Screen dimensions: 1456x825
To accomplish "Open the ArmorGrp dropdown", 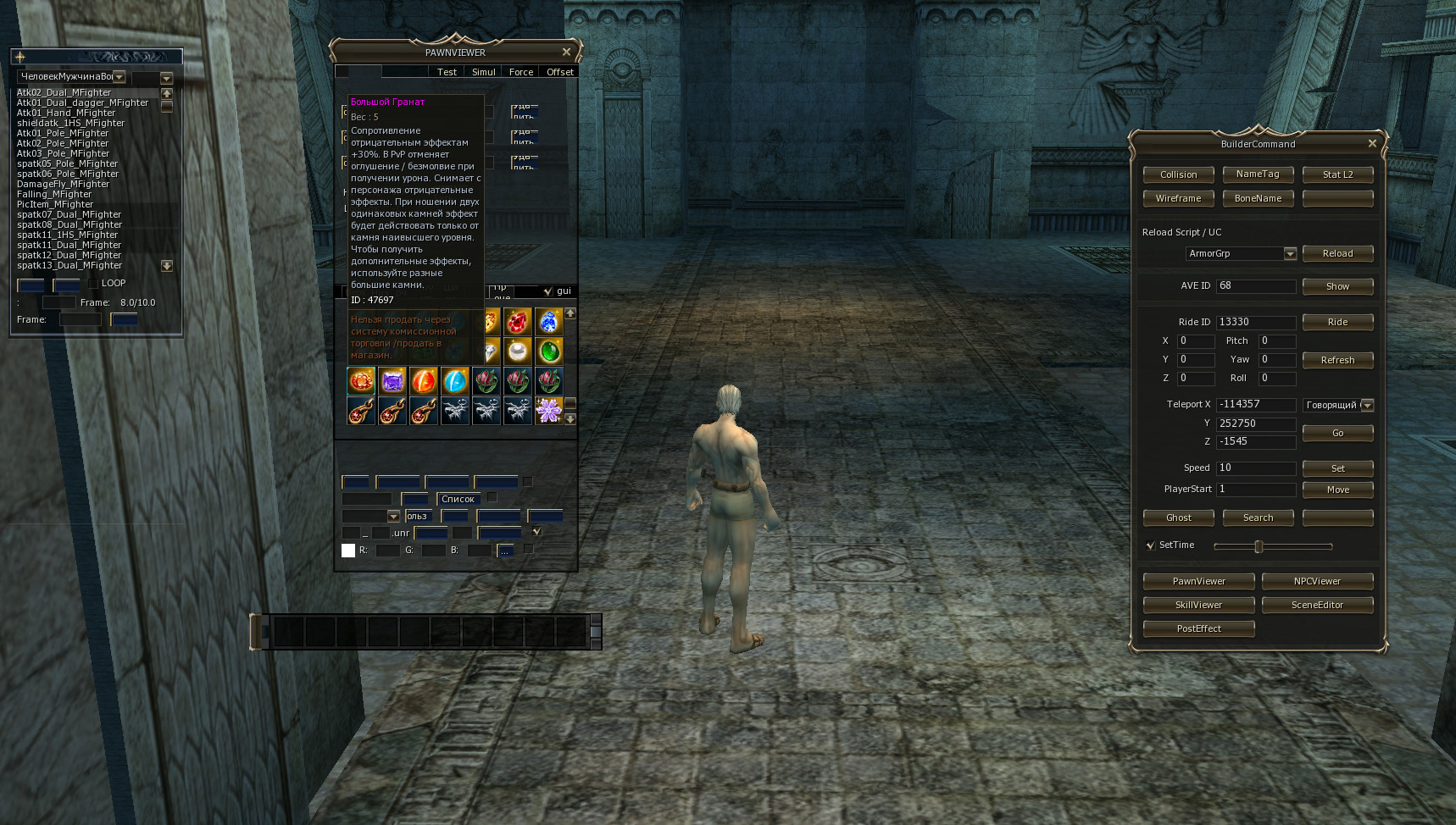I will [1289, 254].
